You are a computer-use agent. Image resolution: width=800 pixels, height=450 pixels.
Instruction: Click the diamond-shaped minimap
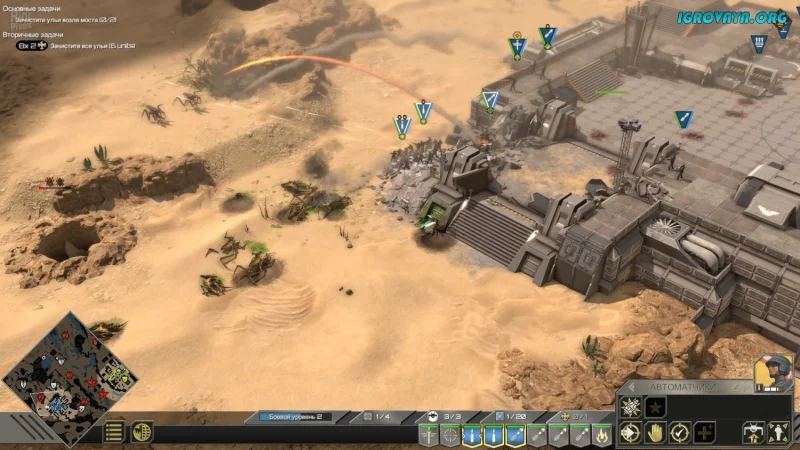point(56,378)
